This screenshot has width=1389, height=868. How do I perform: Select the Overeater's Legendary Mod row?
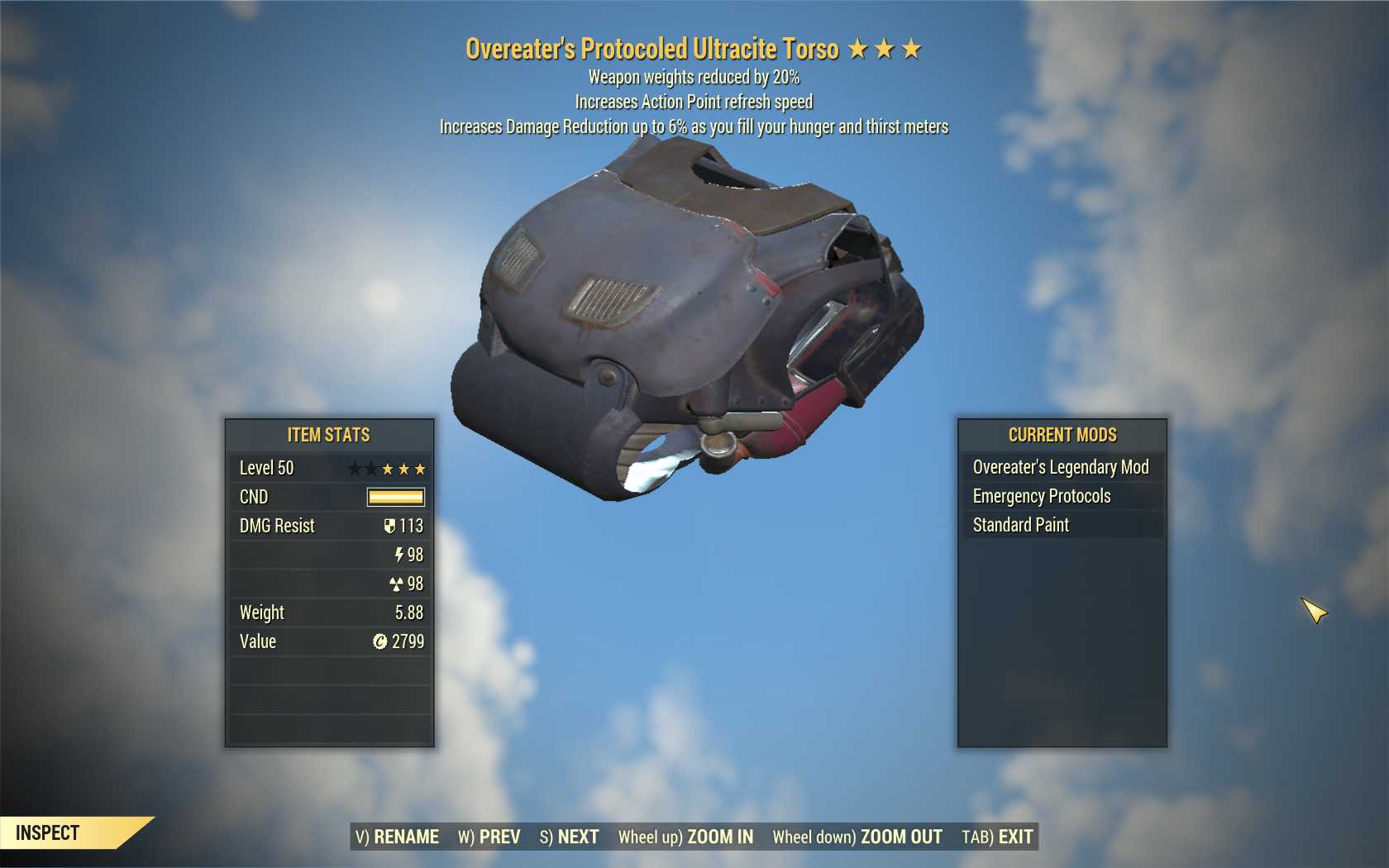tap(1062, 467)
